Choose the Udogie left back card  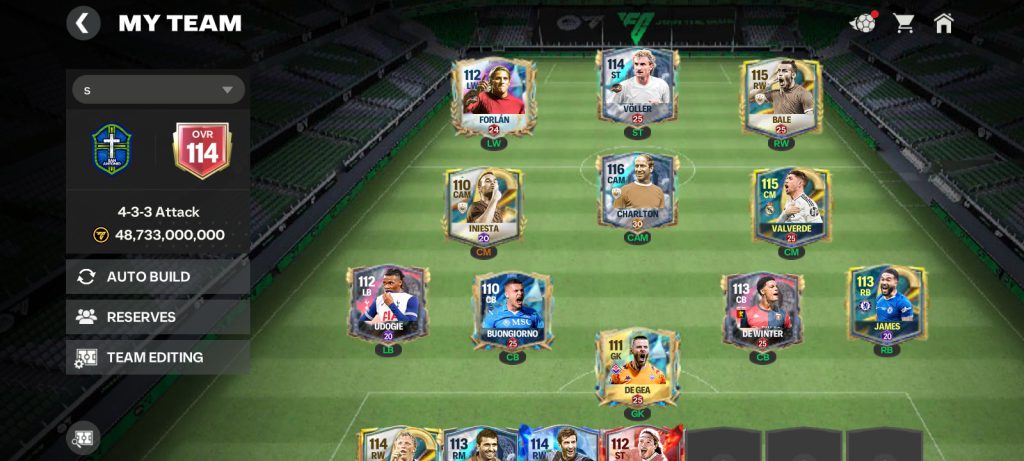388,305
